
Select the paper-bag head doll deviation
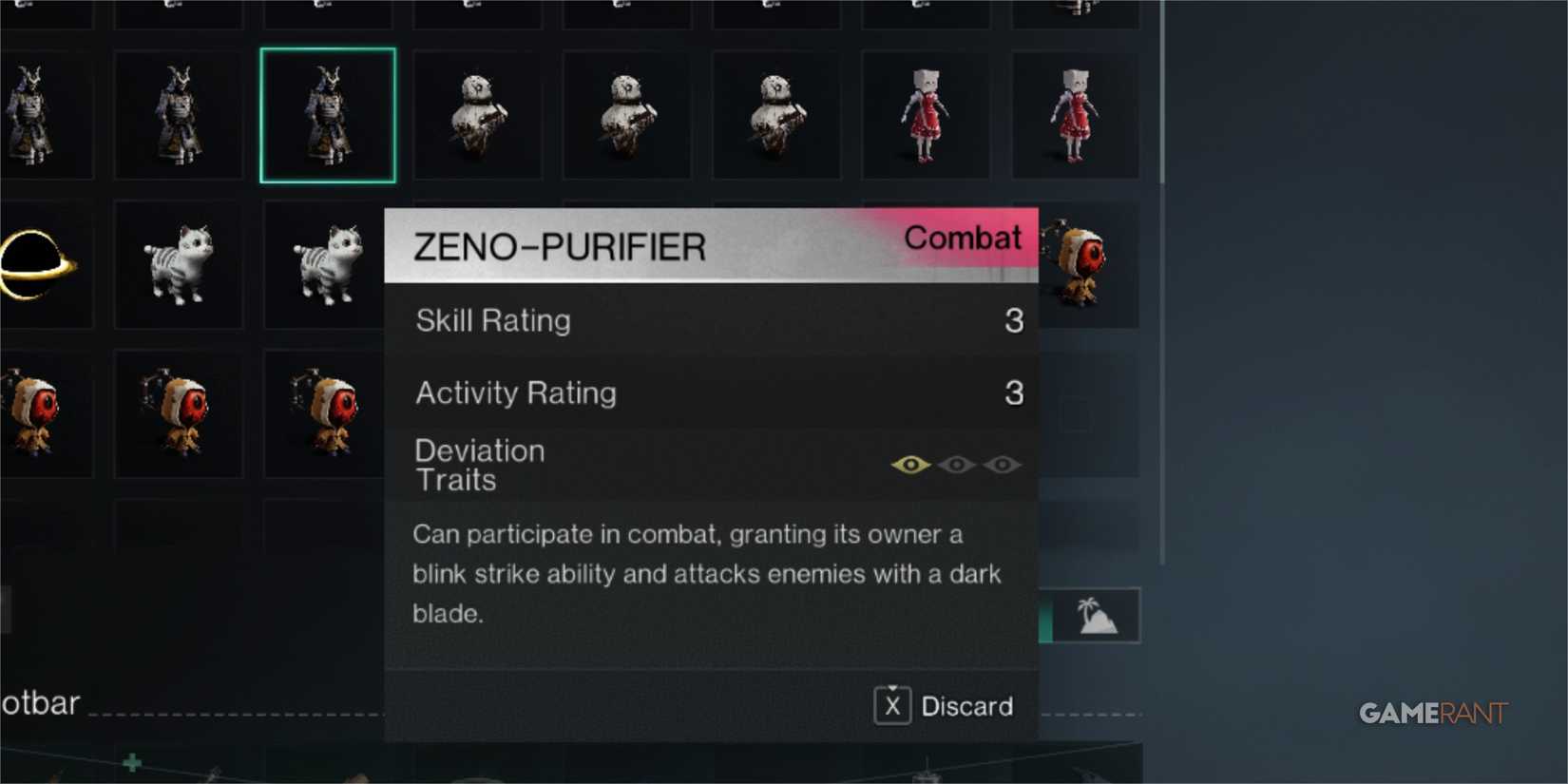(926, 114)
